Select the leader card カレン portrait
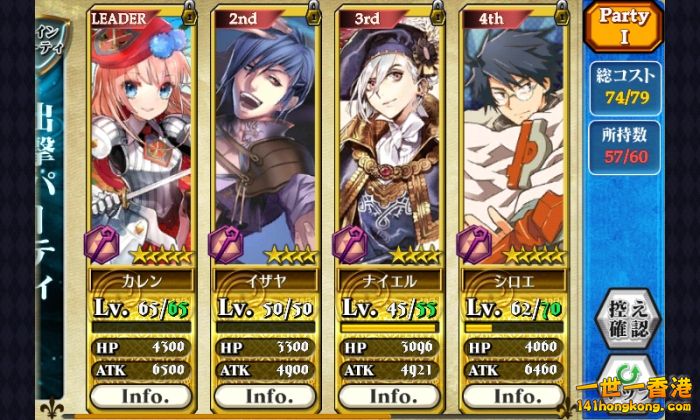 (x=144, y=130)
